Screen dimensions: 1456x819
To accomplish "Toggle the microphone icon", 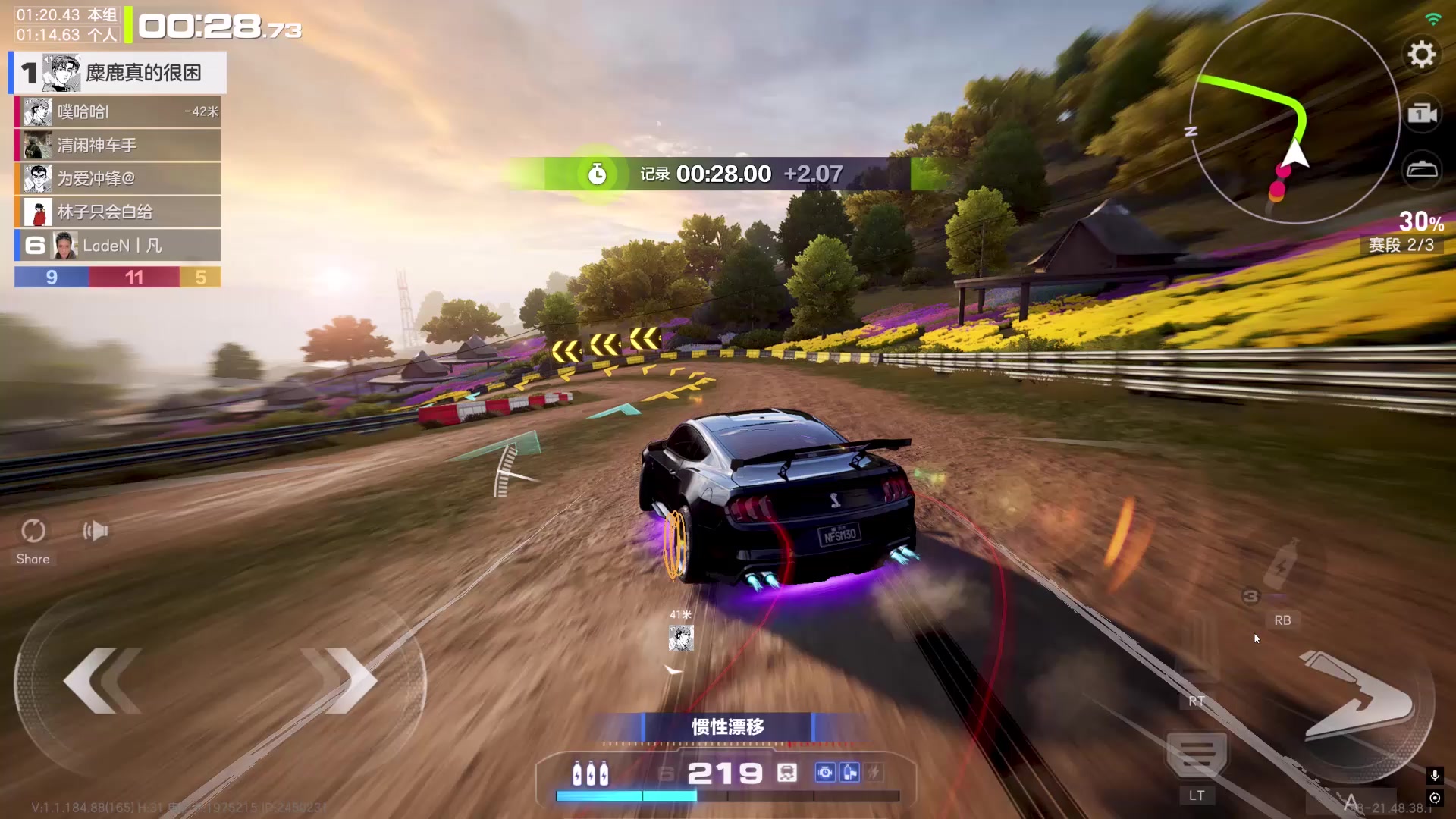I will (1434, 775).
